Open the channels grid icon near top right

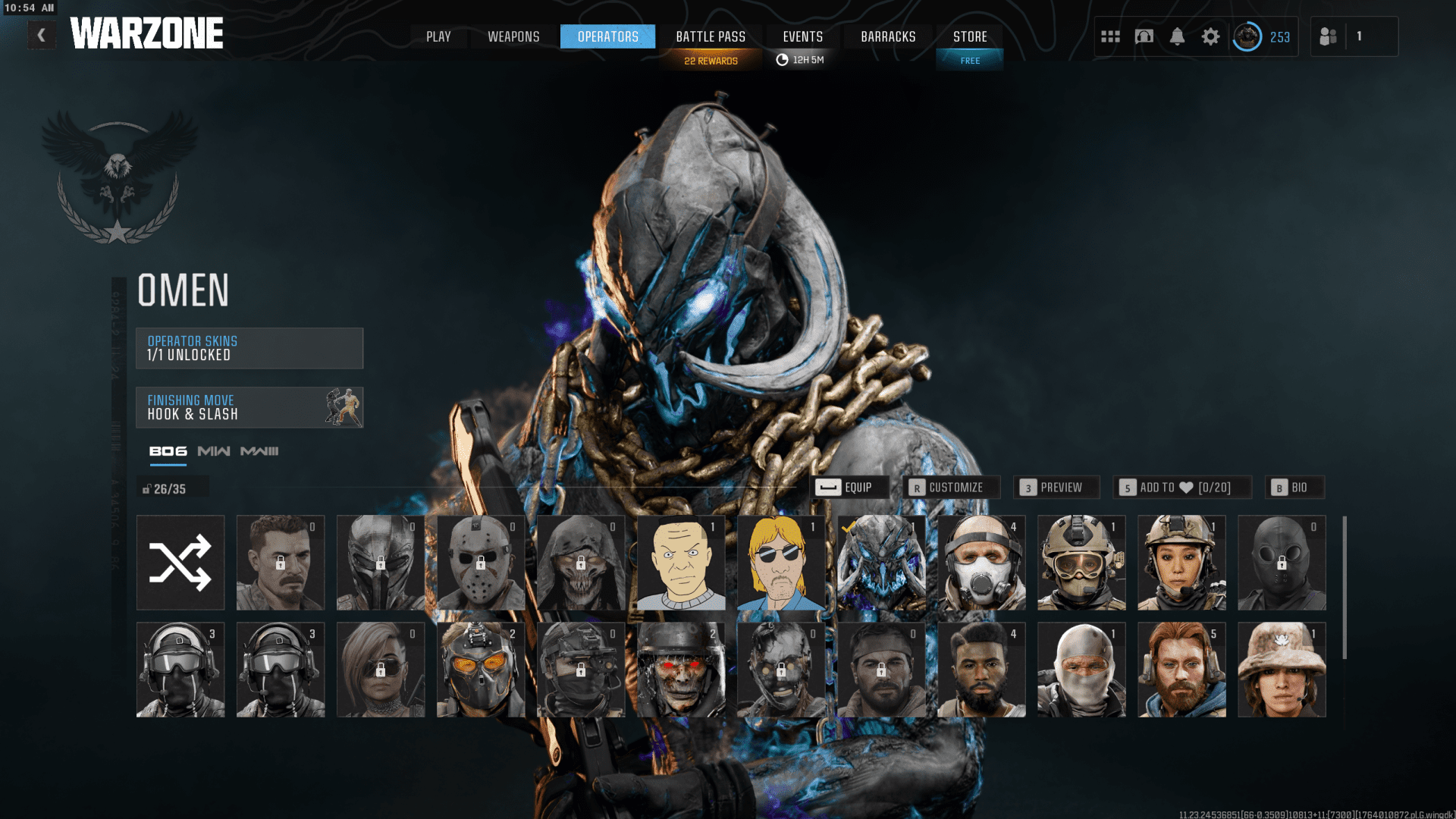pos(1110,36)
